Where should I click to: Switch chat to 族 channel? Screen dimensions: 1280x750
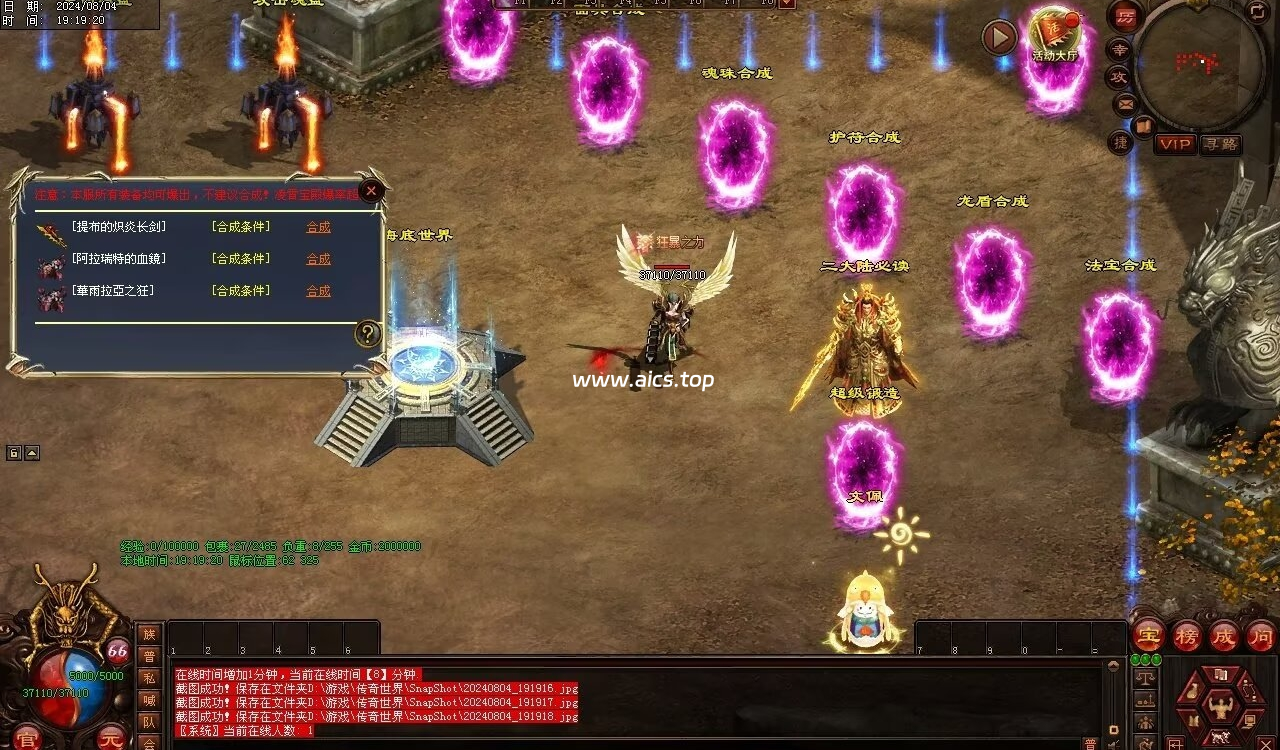click(x=149, y=634)
